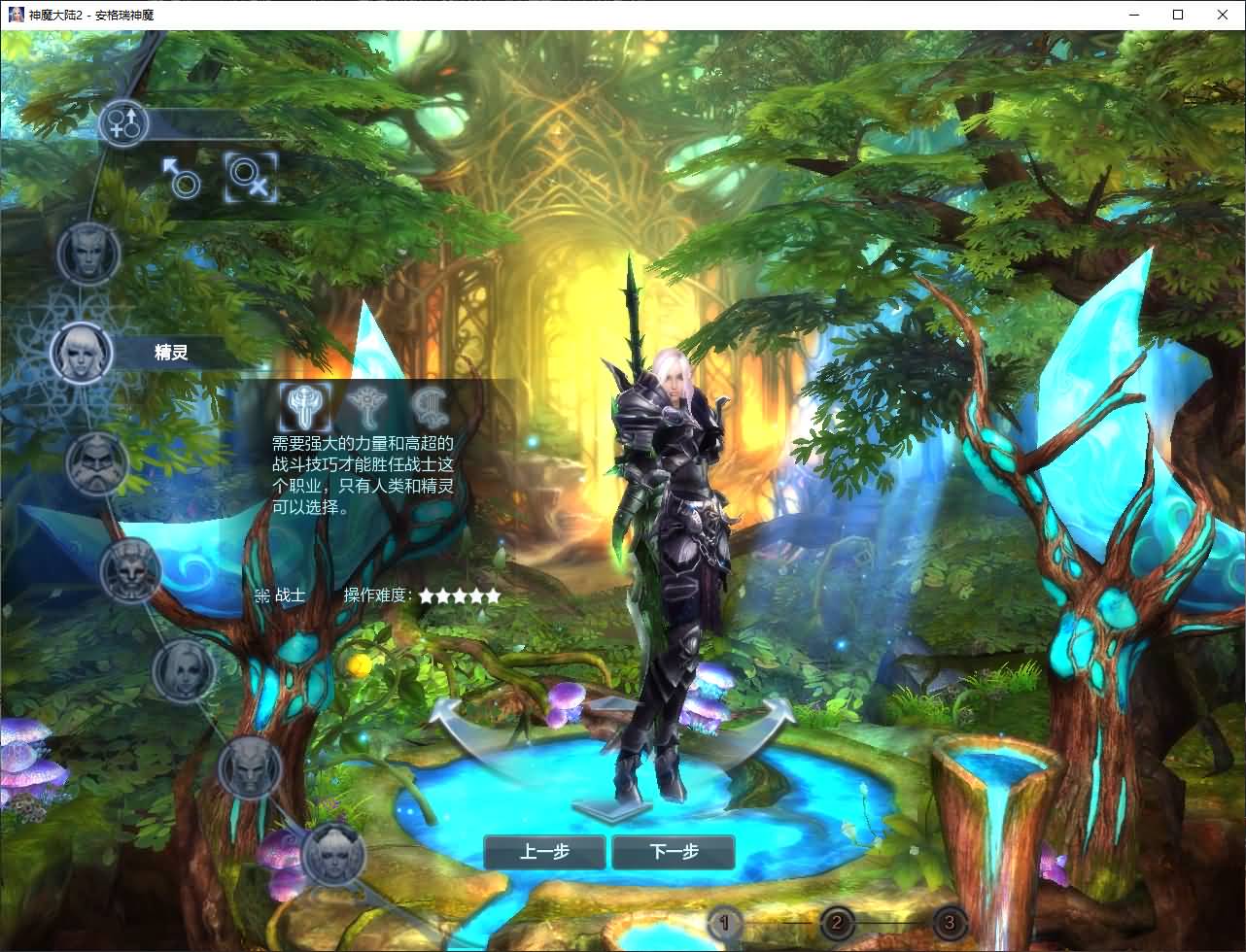The image size is (1246, 952).
Task: Proceed with the 下一步 button
Action: (x=674, y=852)
